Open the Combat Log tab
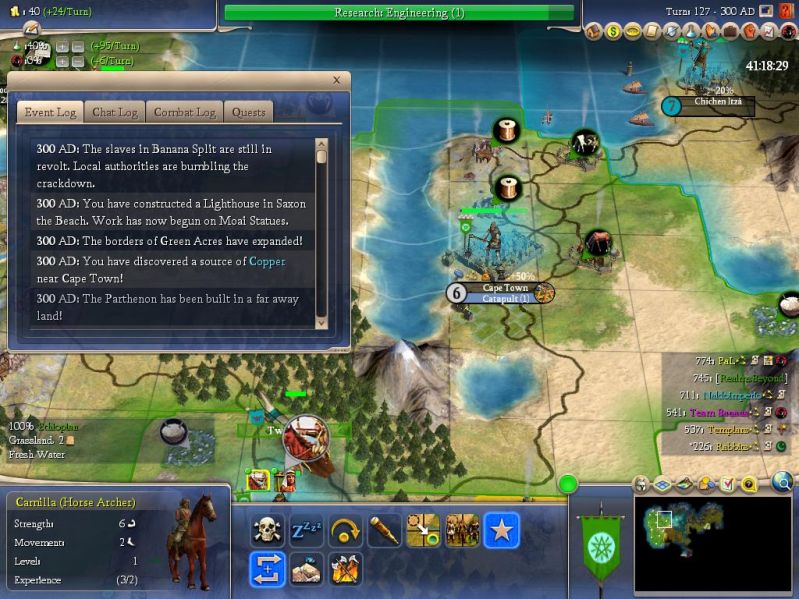Image resolution: width=799 pixels, height=599 pixels. pos(184,112)
